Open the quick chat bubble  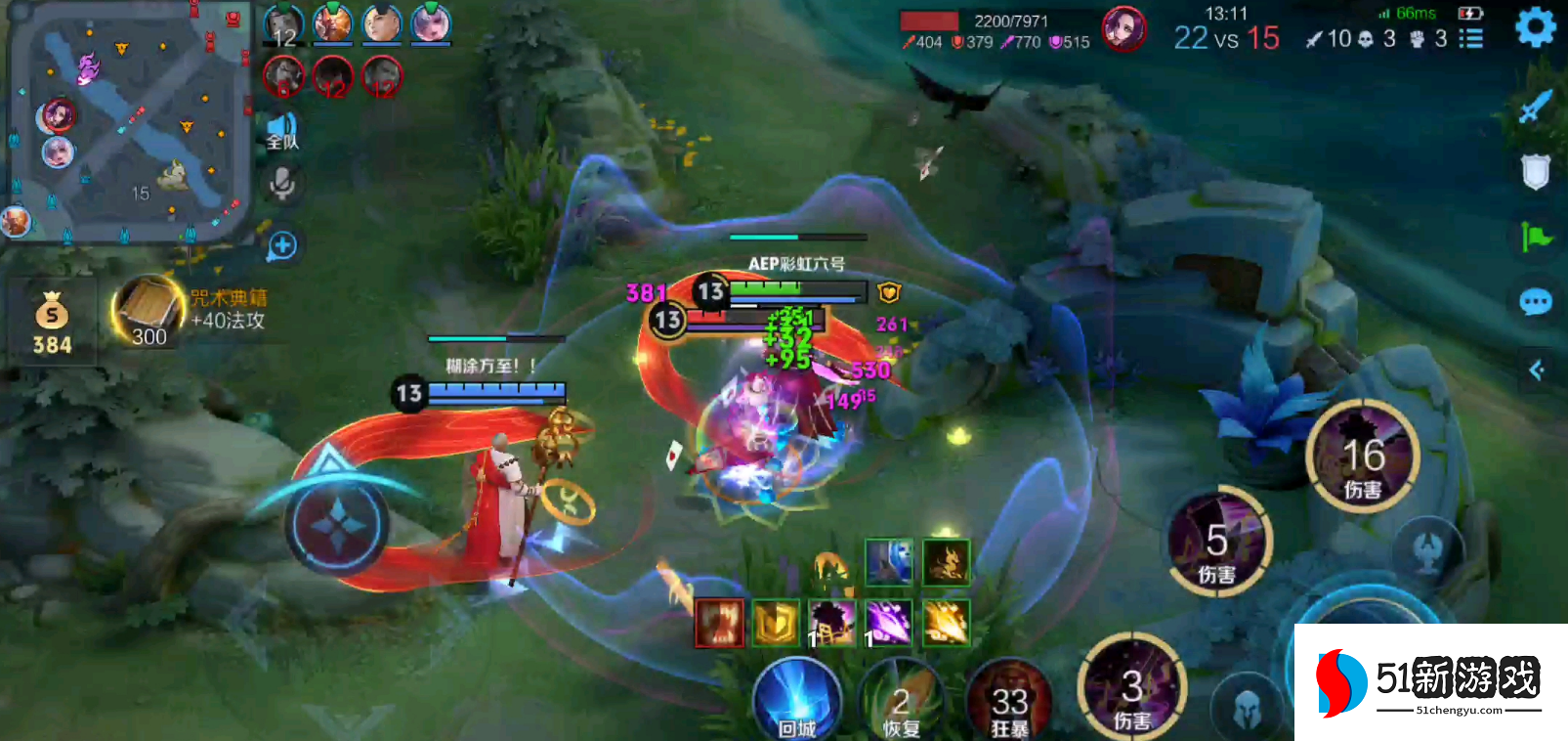(1535, 302)
